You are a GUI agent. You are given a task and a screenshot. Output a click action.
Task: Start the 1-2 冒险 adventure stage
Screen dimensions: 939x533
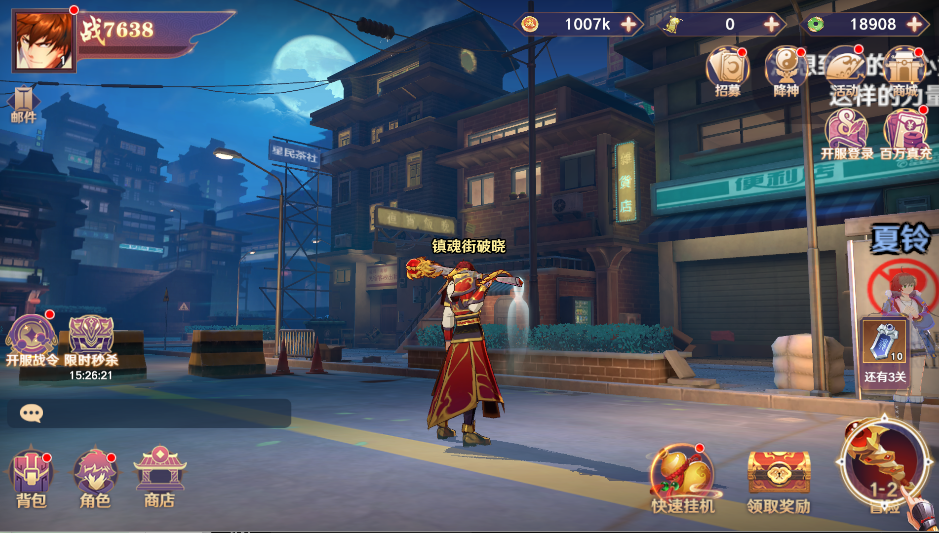(884, 463)
